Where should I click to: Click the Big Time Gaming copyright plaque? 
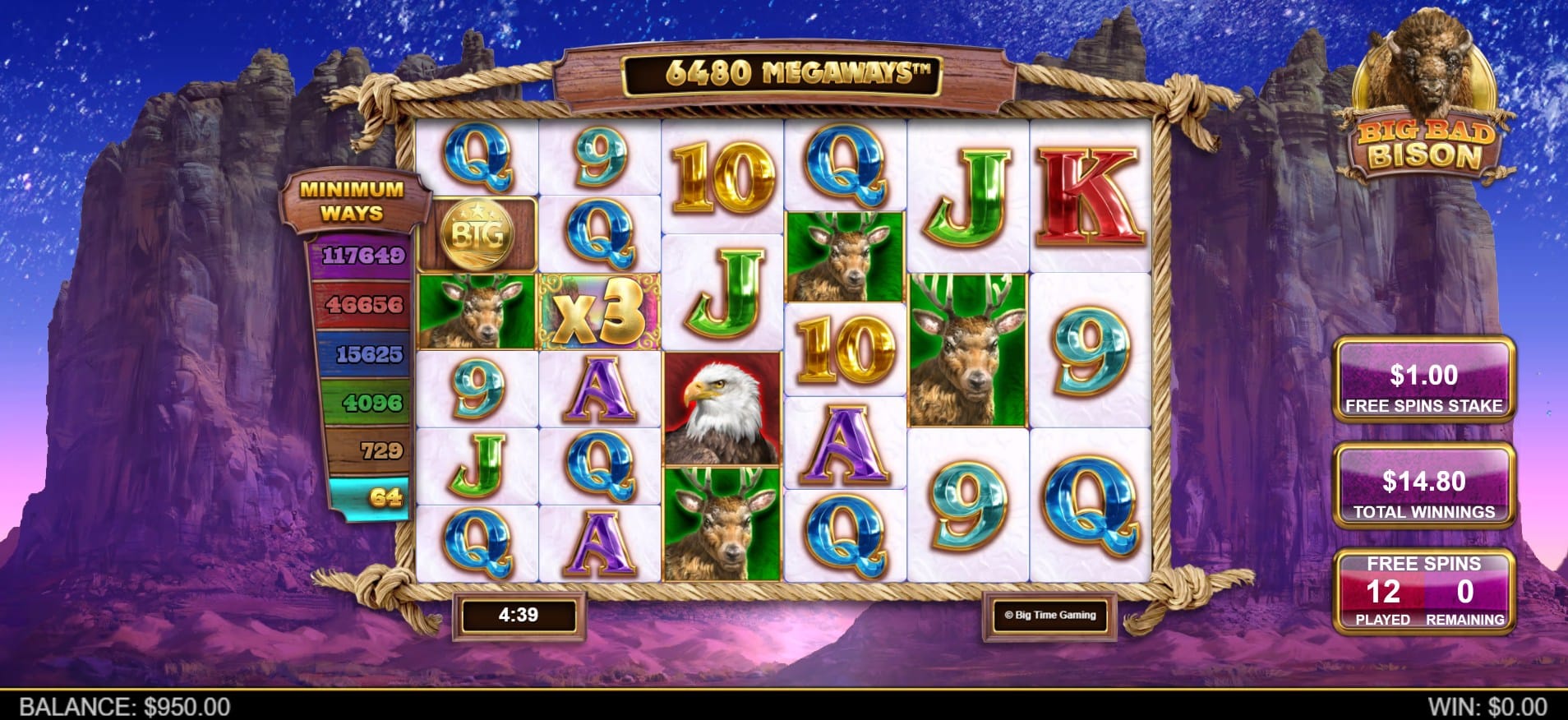[x=1049, y=615]
